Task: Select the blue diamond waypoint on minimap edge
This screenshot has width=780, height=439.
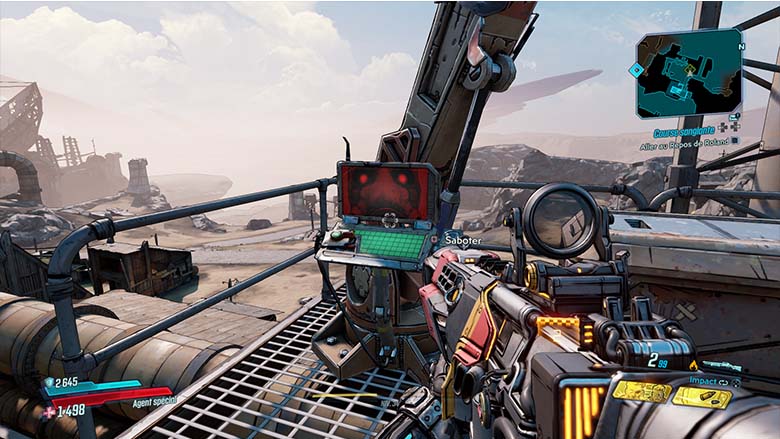Action: pyautogui.click(x=634, y=69)
